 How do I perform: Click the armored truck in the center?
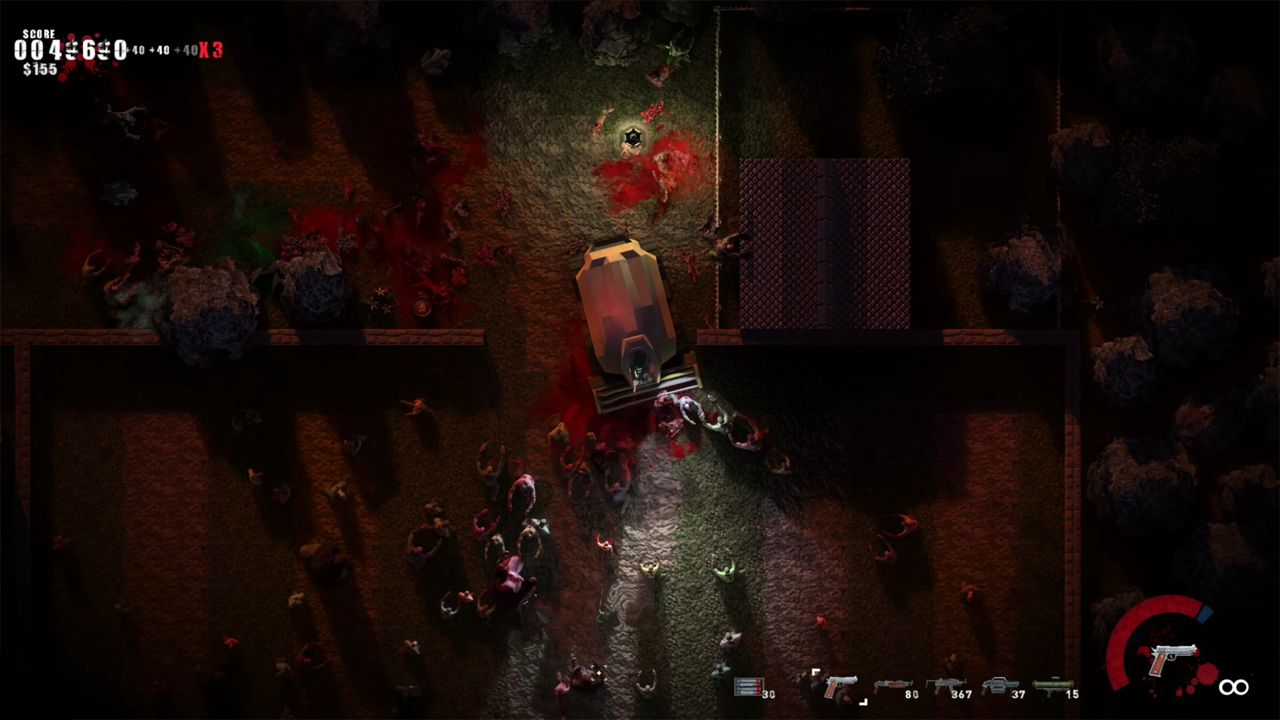630,310
